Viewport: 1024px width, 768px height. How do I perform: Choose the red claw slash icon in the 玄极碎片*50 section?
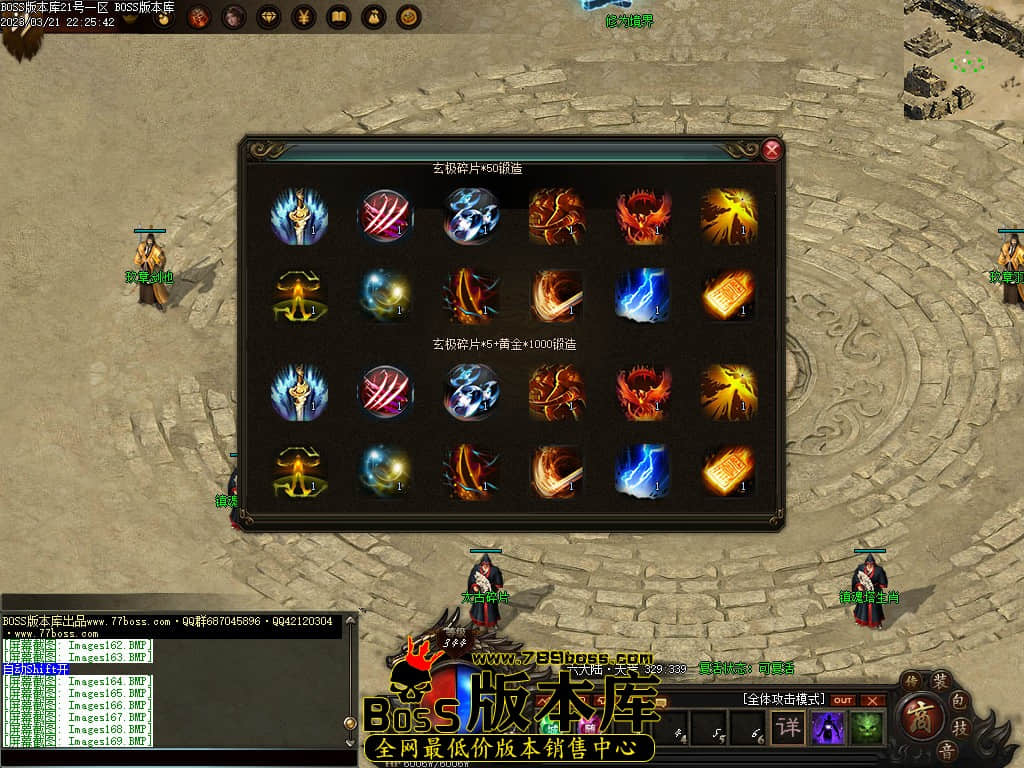(385, 216)
